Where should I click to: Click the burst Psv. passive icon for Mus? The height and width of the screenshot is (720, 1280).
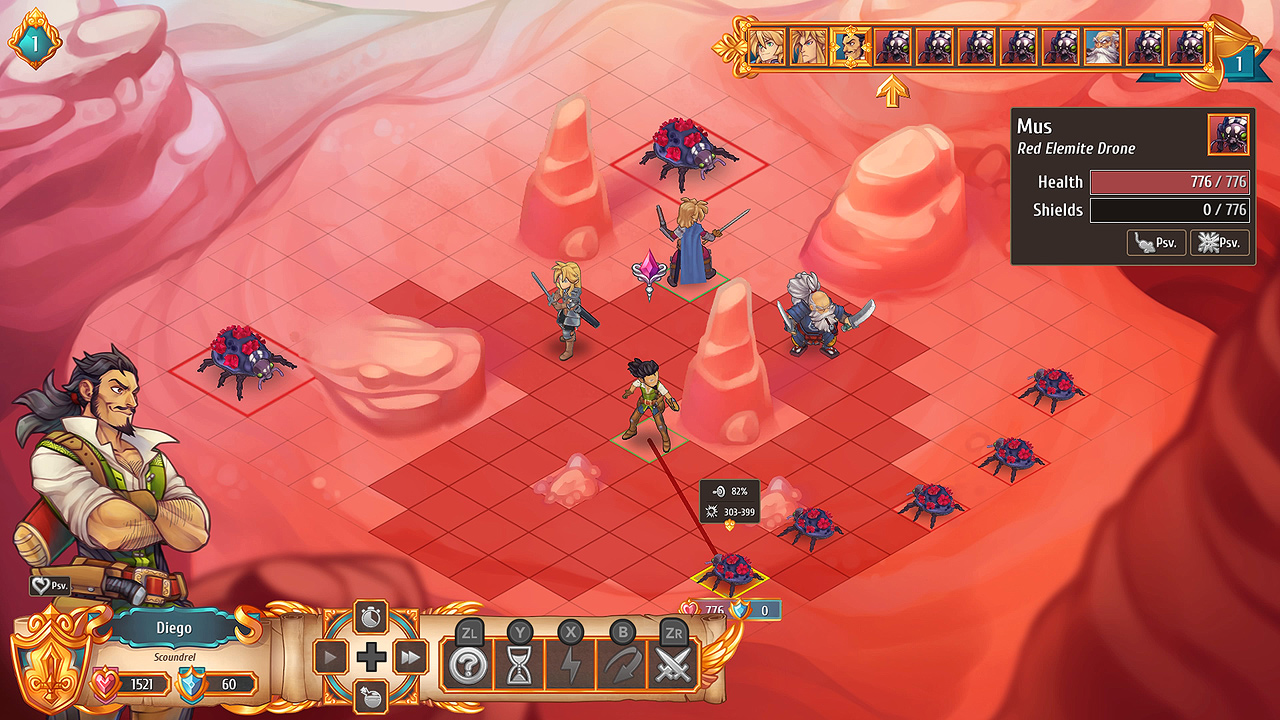[1220, 242]
